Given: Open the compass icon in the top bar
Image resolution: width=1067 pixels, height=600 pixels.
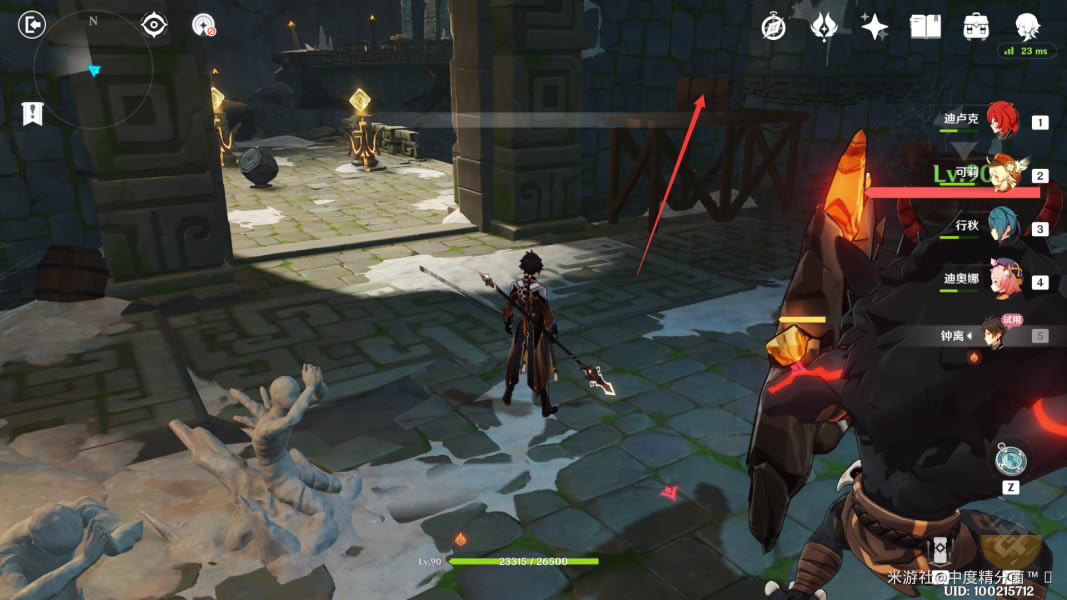Looking at the screenshot, I should click(773, 27).
